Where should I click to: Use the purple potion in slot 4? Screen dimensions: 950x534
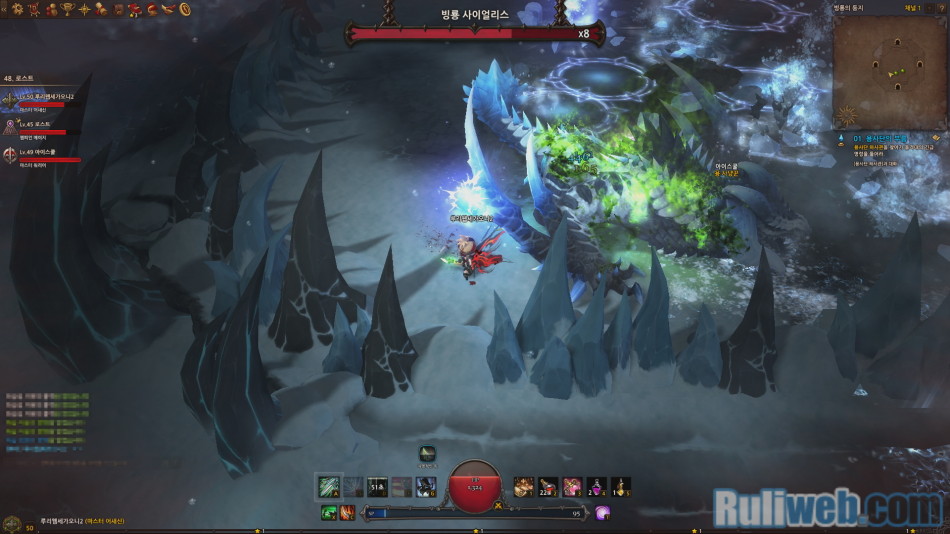[x=596, y=487]
